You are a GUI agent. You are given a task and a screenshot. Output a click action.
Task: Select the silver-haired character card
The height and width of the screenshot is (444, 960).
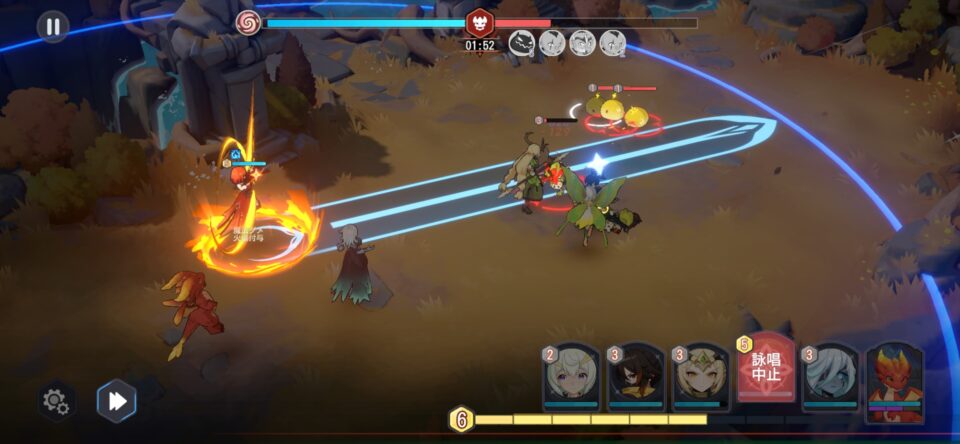tap(831, 378)
